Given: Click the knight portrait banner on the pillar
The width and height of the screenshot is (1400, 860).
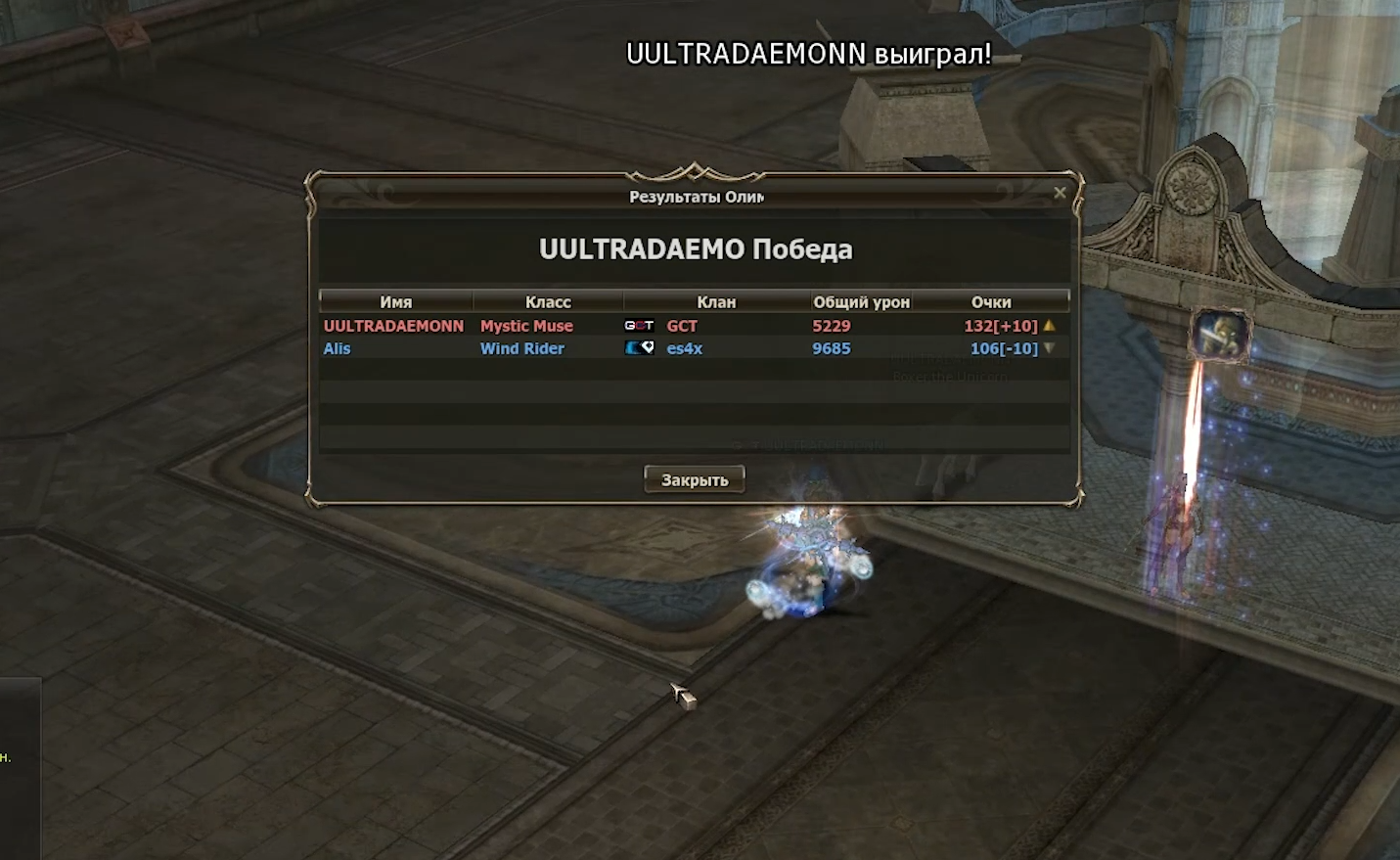Looking at the screenshot, I should (x=1216, y=334).
